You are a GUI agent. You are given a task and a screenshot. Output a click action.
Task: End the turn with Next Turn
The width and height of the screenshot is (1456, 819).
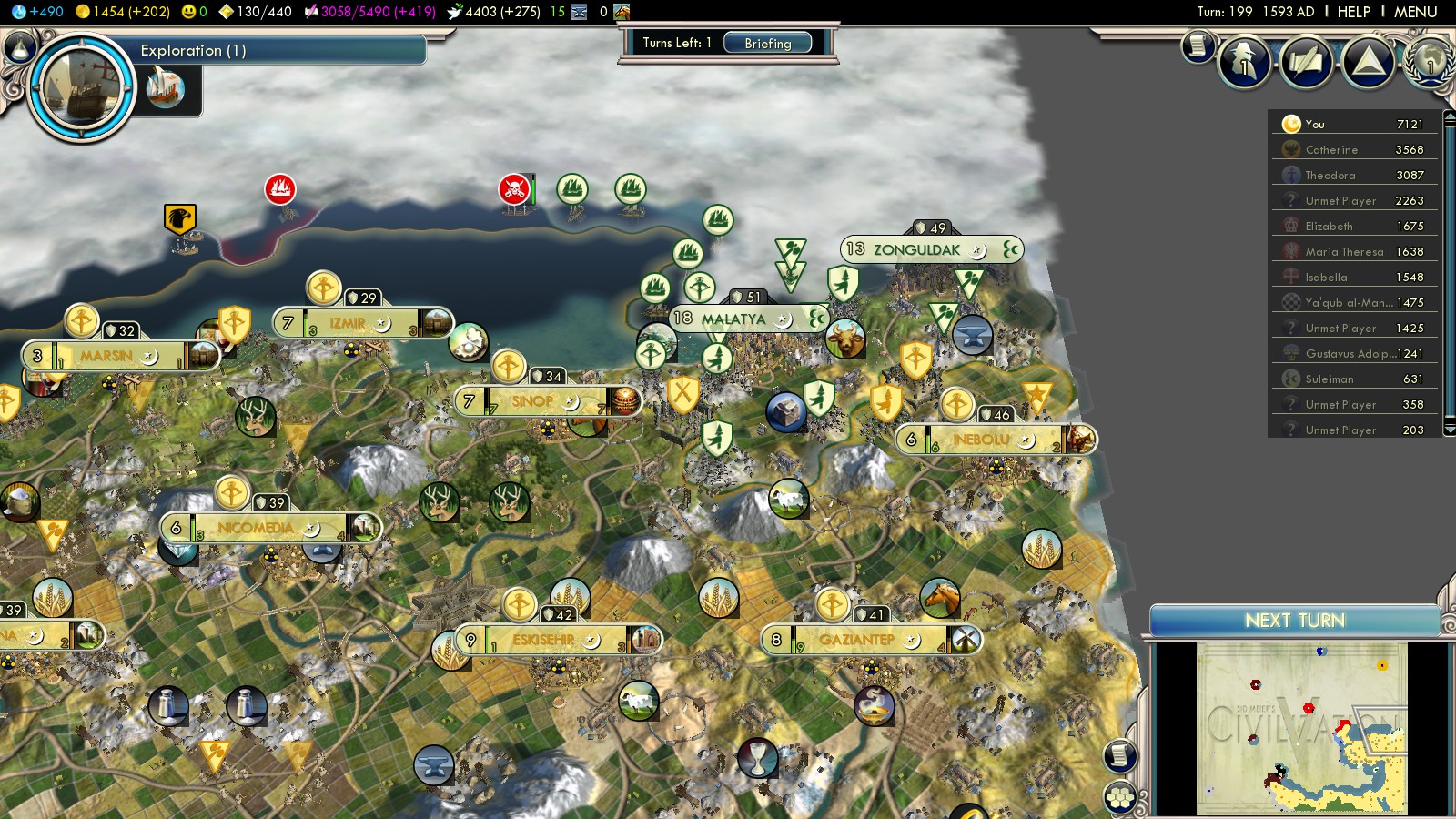[1294, 621]
